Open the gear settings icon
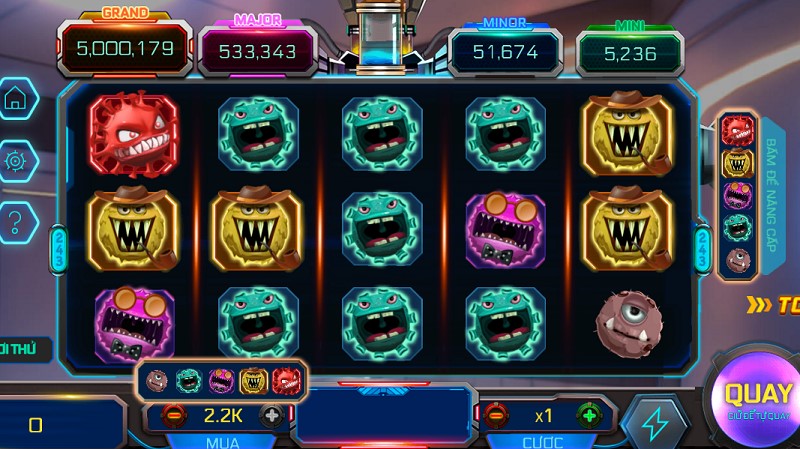Viewport: 800px width, 449px height. click(16, 160)
